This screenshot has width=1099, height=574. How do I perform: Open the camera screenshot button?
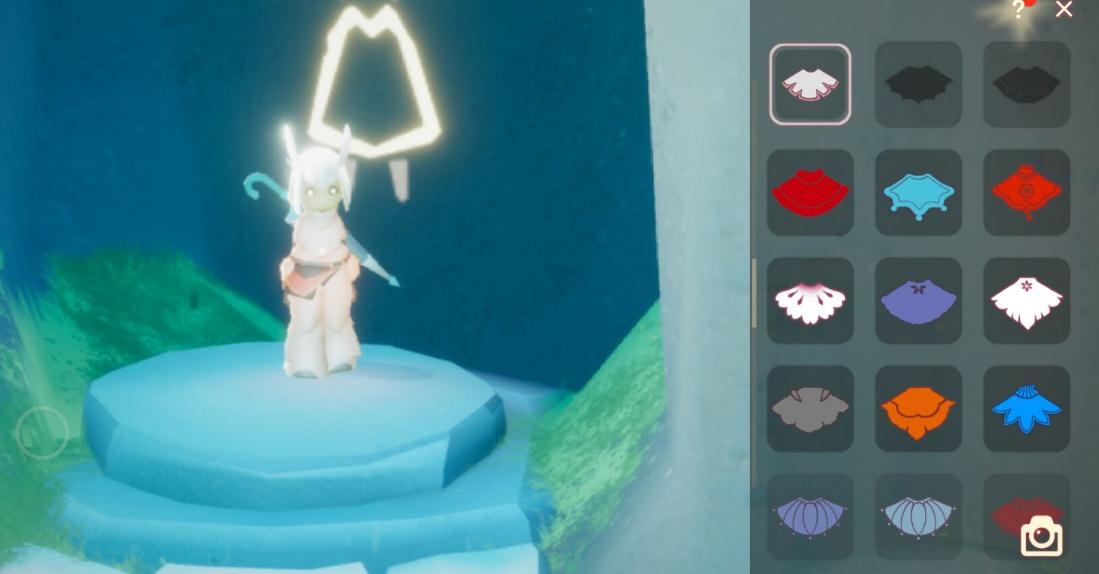(x=1041, y=537)
